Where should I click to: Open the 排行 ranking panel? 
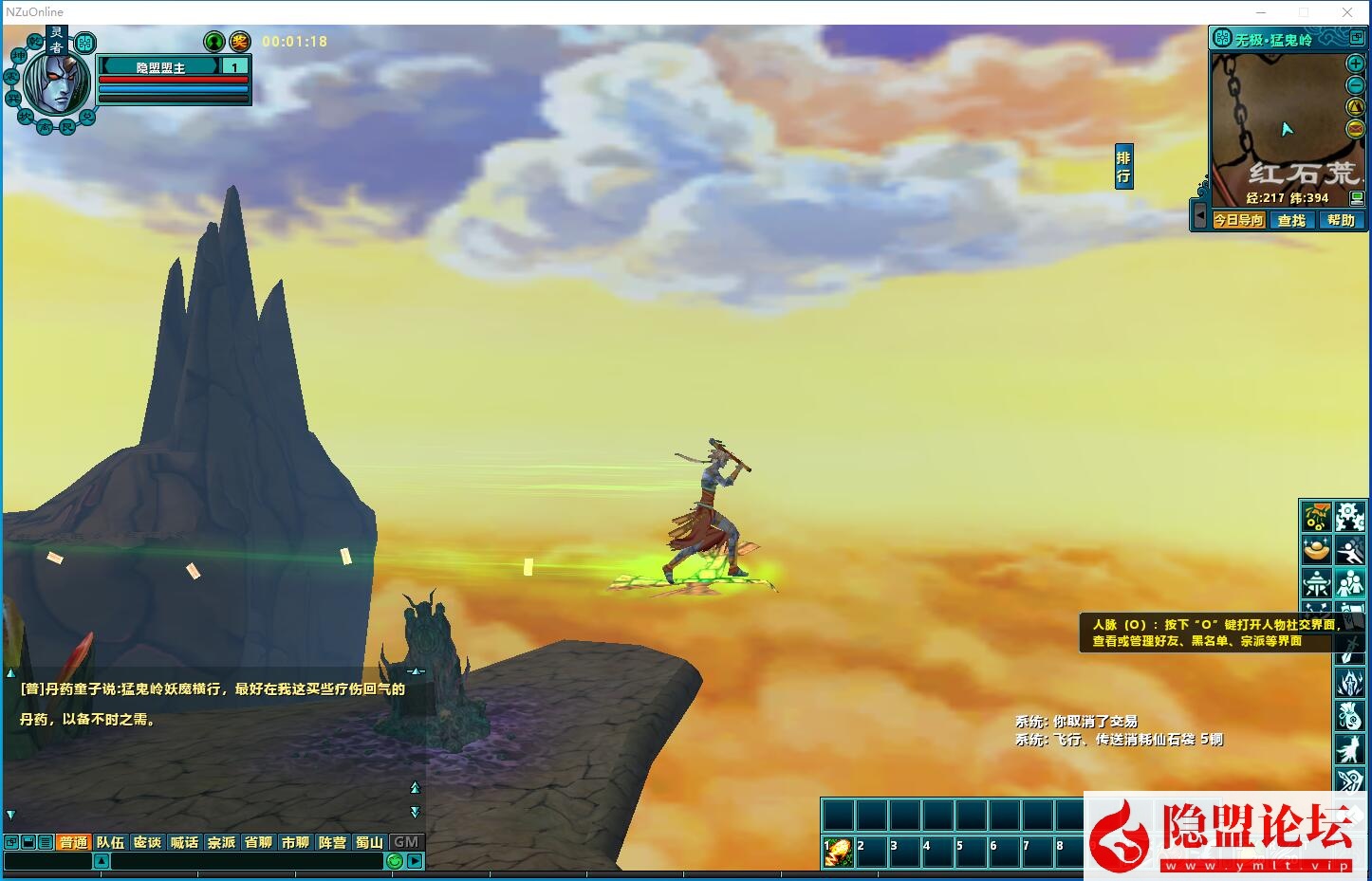1123,167
